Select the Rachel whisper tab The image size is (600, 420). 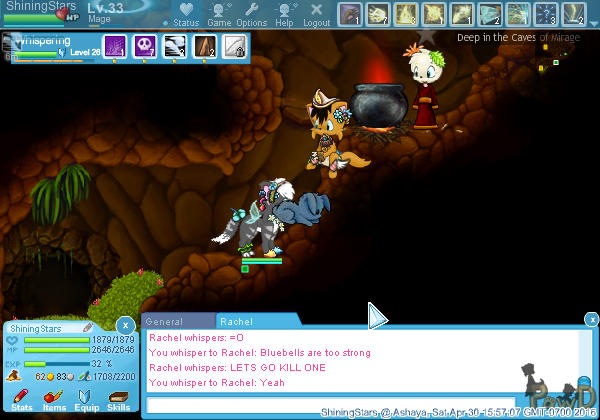click(x=237, y=322)
